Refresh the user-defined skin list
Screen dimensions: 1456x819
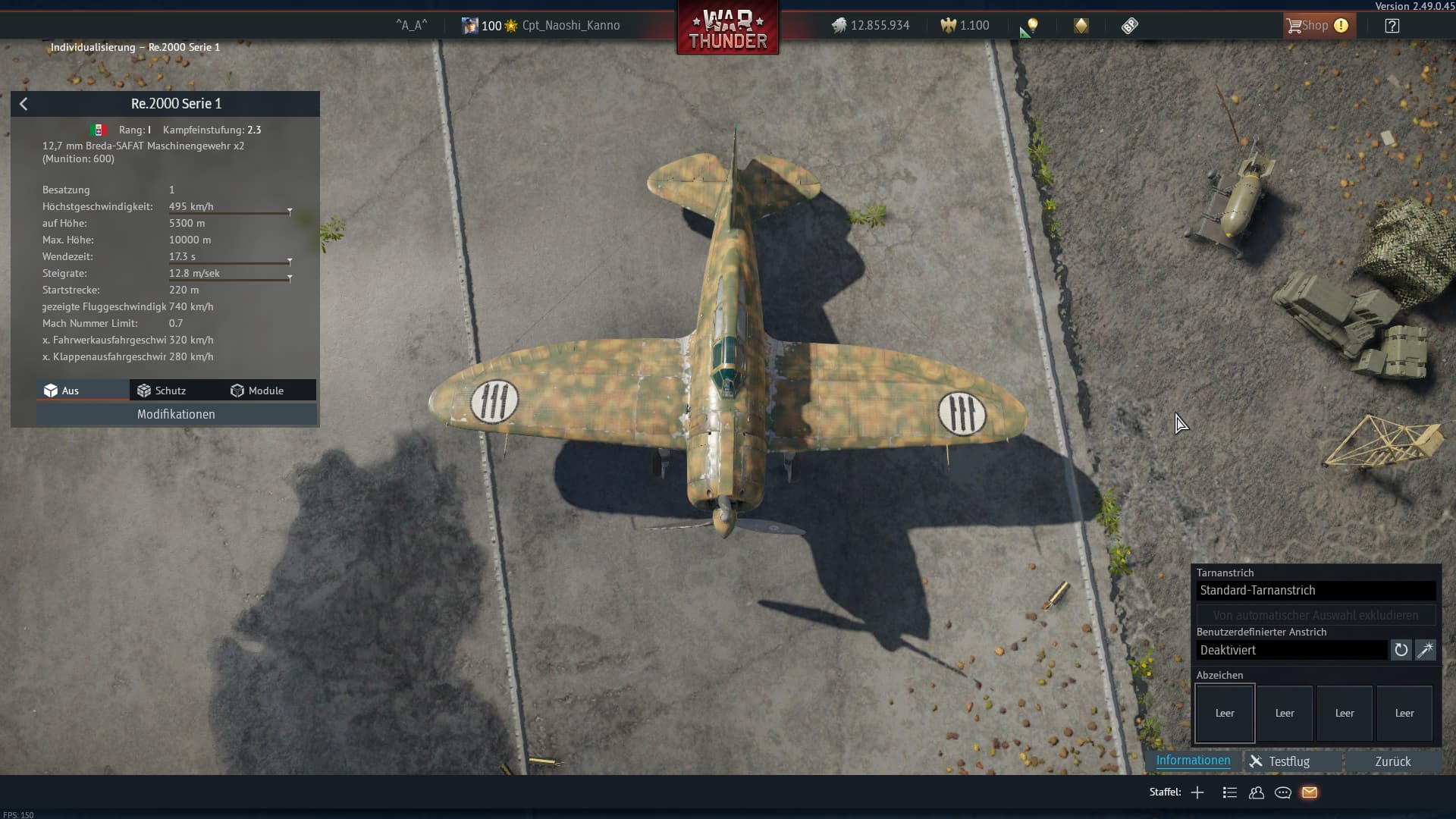[1401, 650]
